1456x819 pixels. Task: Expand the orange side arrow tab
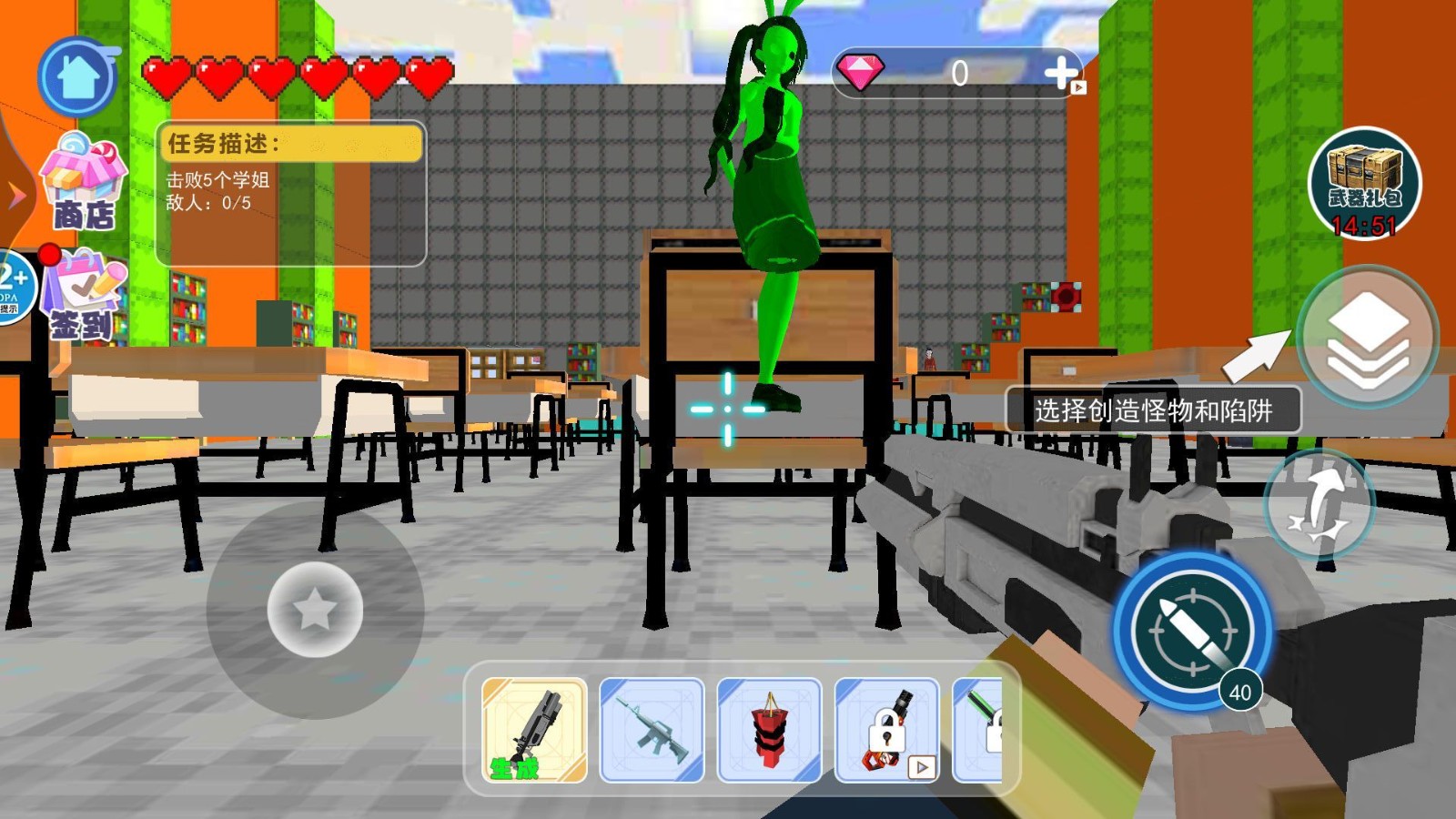[15, 194]
